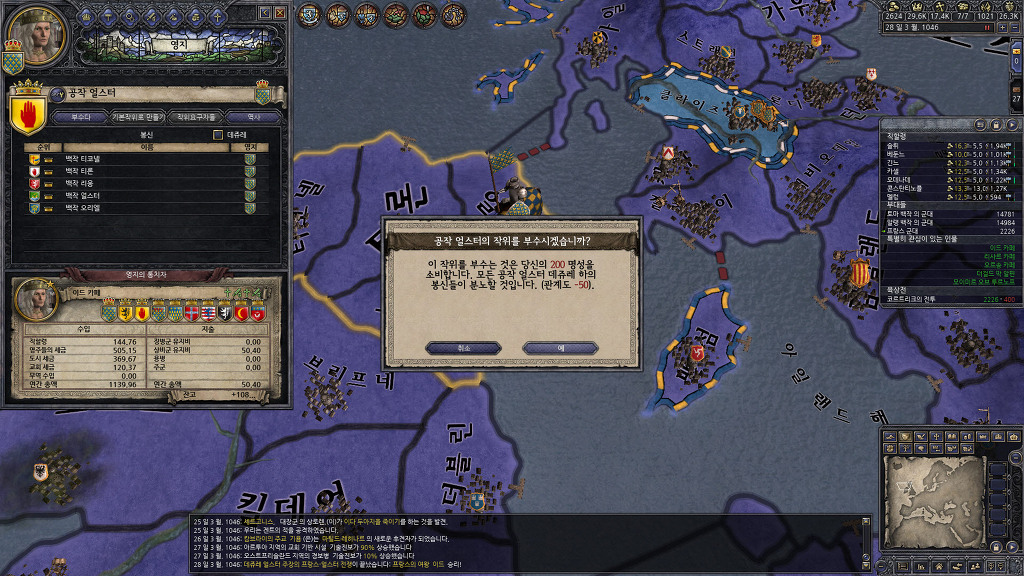
Task: Open the 역사 history button
Action: [x=252, y=117]
